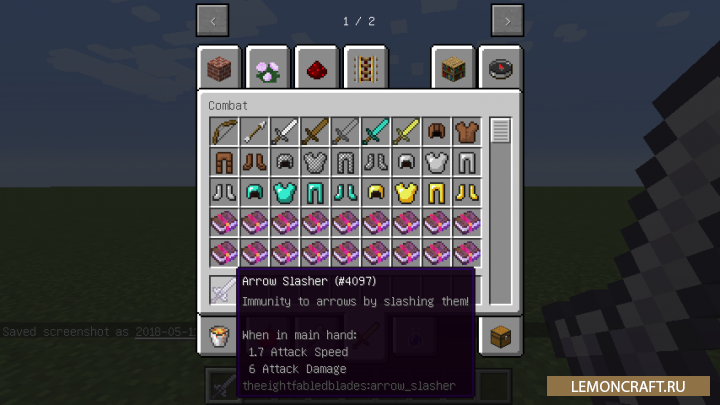
Task: Select the wooden sword slot
Action: (315, 131)
